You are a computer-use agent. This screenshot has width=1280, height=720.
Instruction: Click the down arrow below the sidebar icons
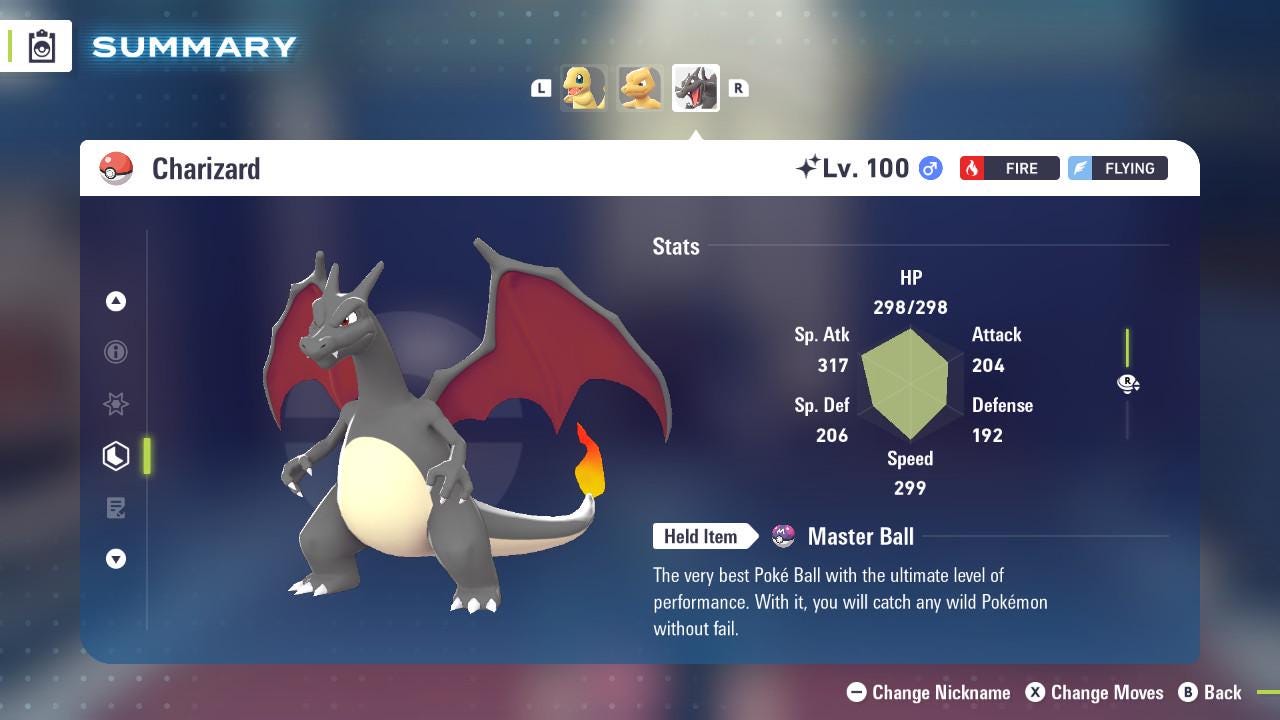click(x=116, y=560)
